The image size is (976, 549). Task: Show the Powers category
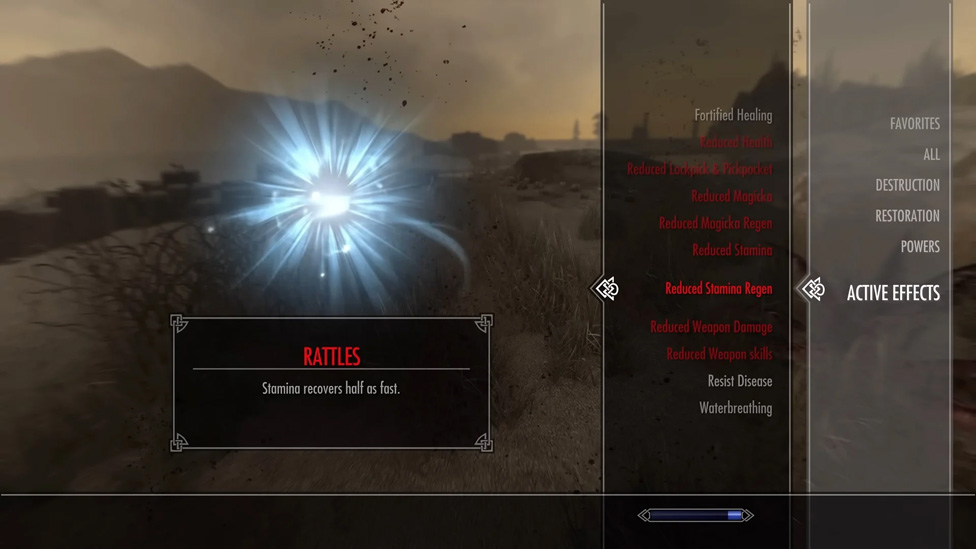coord(919,247)
